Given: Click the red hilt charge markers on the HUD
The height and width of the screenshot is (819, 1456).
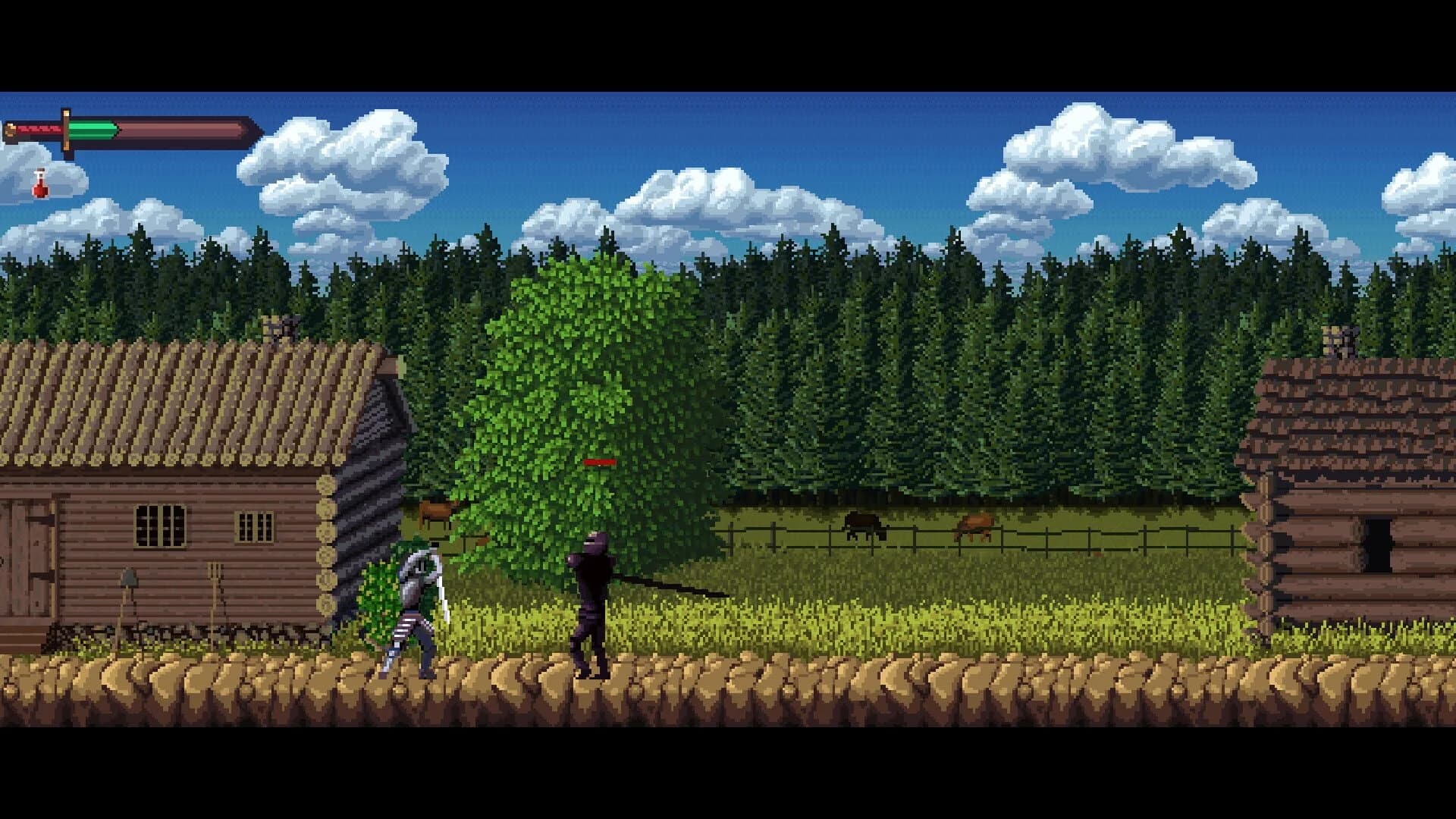Looking at the screenshot, I should (x=38, y=127).
